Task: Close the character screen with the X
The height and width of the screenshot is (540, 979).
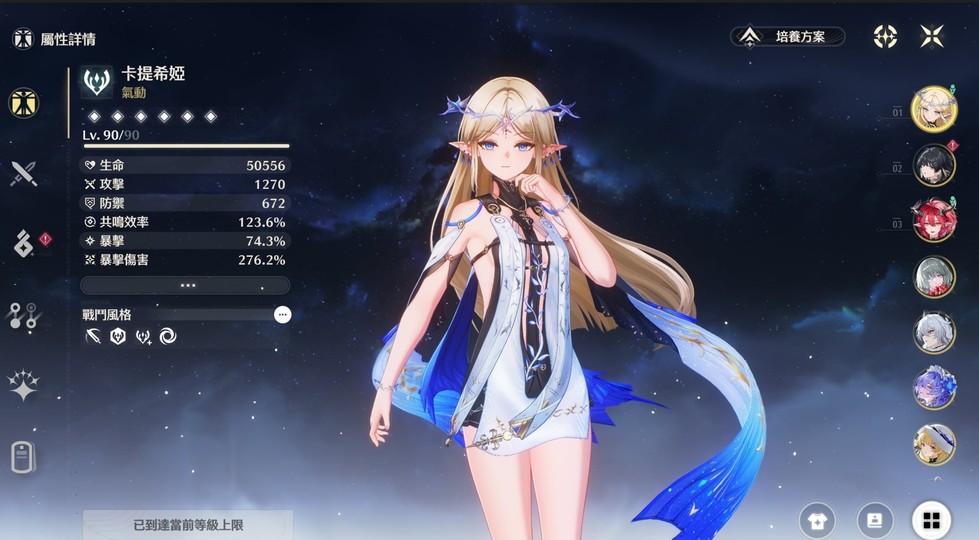Action: pos(932,37)
